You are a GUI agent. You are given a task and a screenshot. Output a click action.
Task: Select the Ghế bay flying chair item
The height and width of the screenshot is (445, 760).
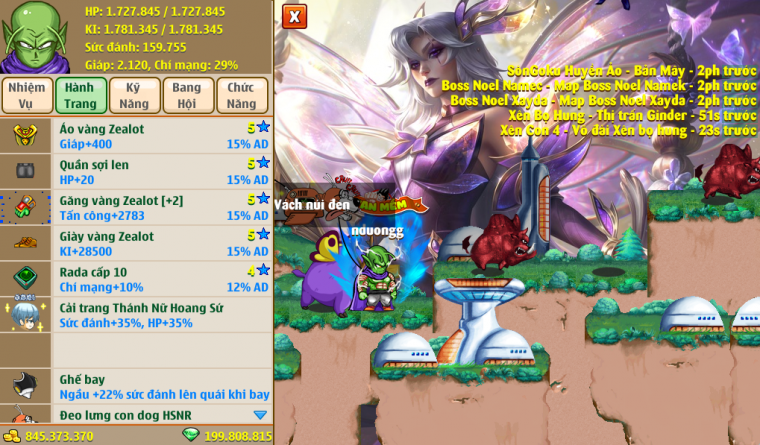tap(160, 388)
